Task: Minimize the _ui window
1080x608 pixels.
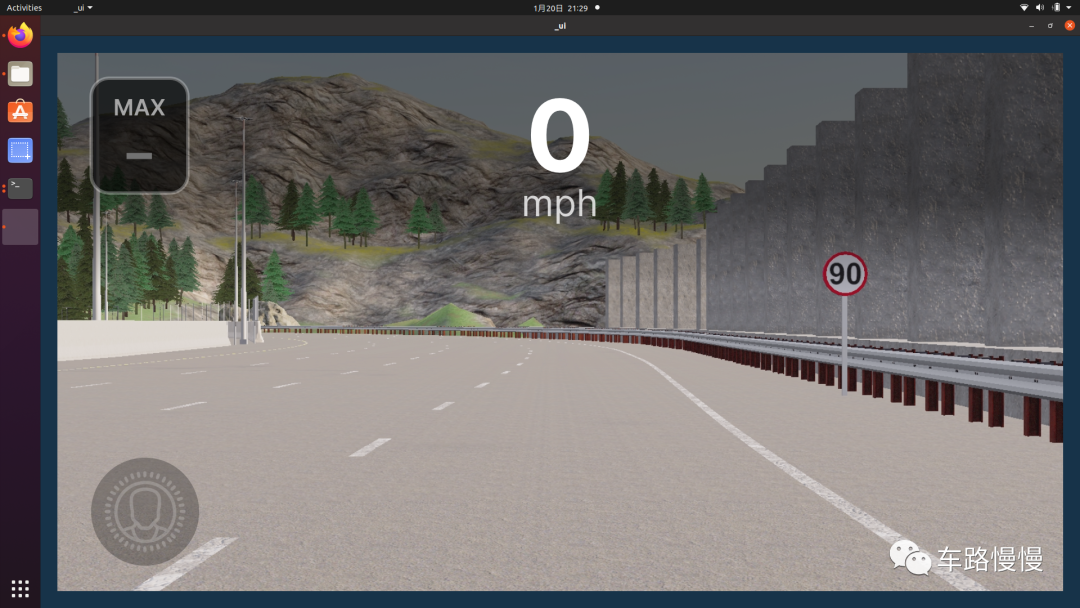Action: coord(1031,25)
